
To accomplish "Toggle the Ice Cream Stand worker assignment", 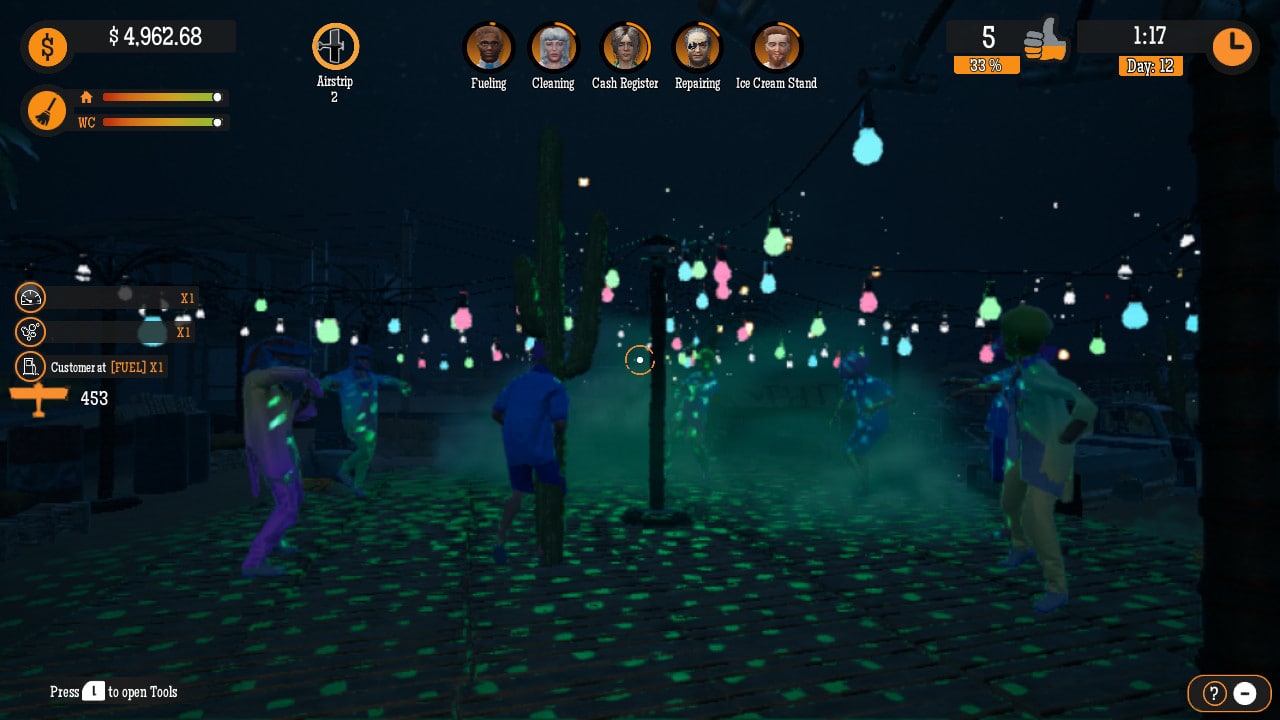I will pos(776,45).
